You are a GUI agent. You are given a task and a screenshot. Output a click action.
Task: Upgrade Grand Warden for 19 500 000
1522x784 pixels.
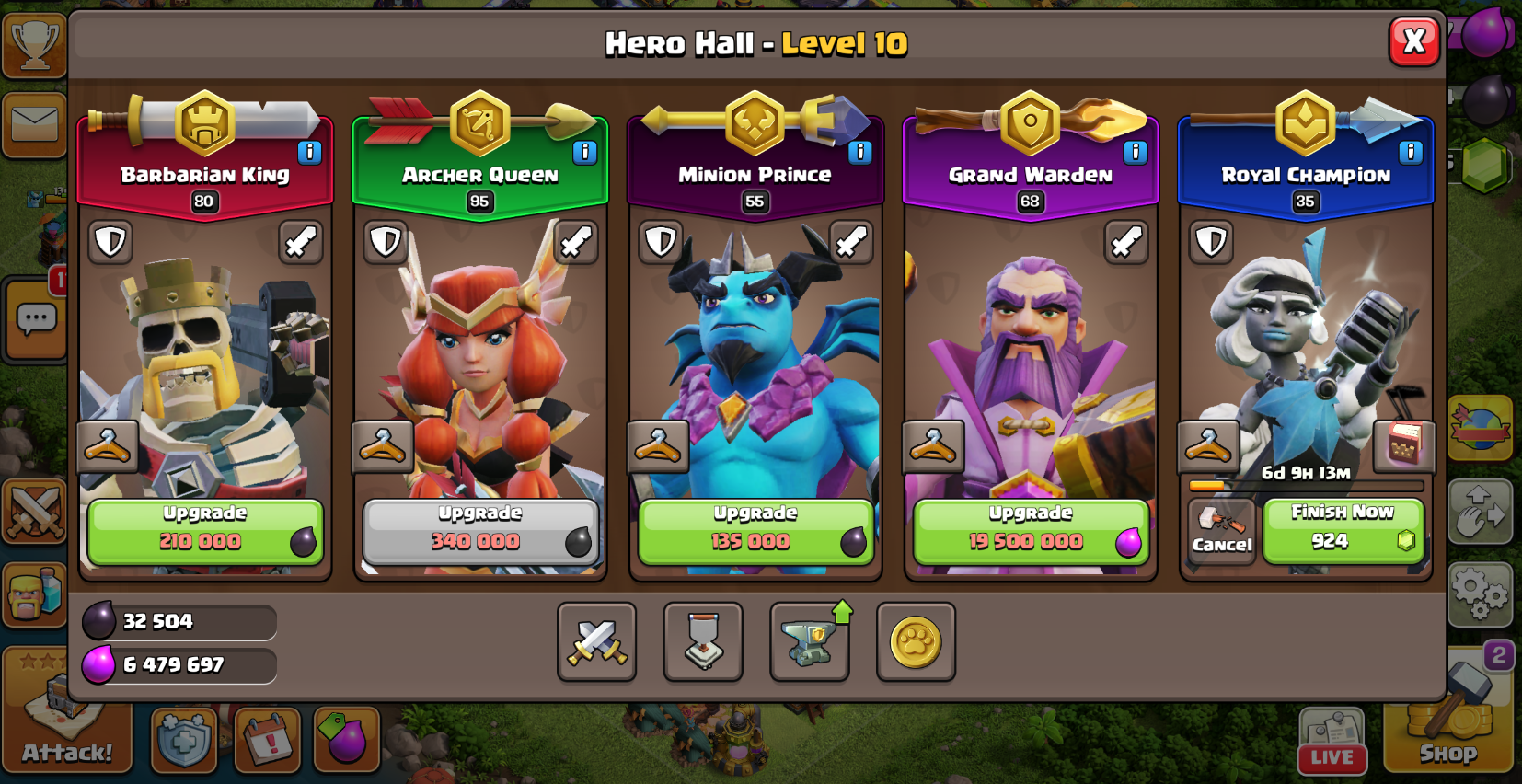1030,532
